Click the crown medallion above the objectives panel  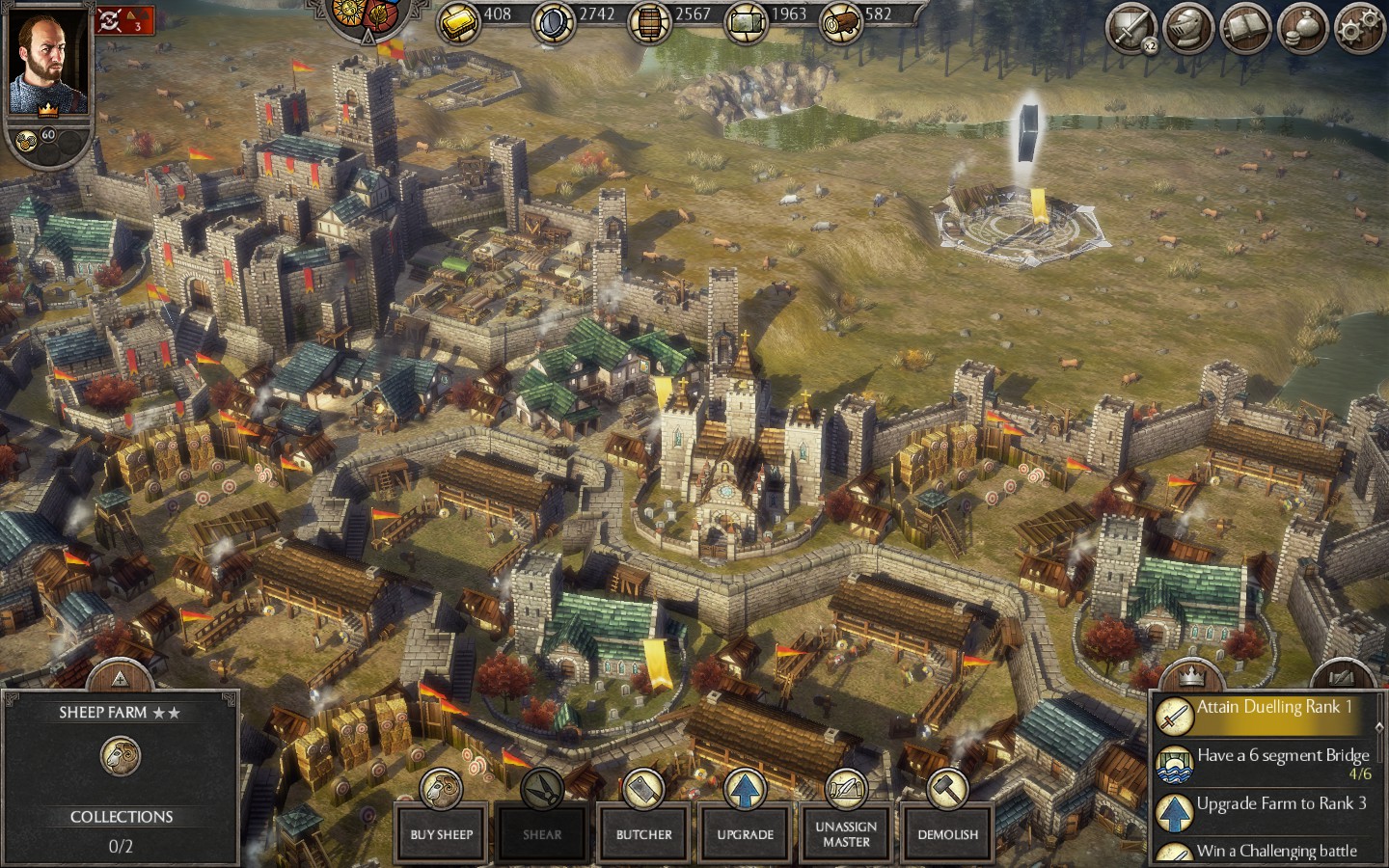click(x=1193, y=675)
